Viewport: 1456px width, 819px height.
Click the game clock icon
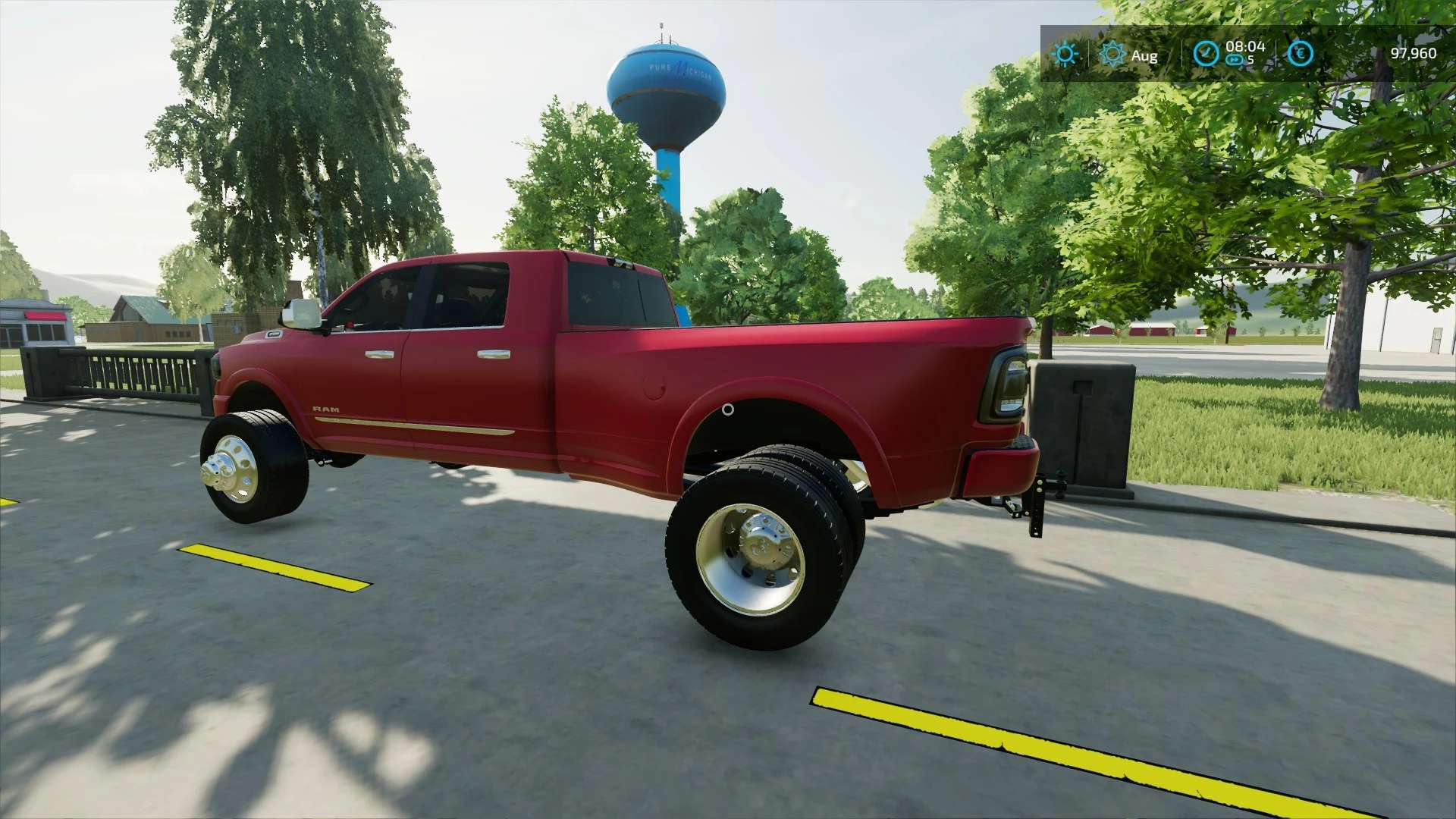click(1205, 54)
